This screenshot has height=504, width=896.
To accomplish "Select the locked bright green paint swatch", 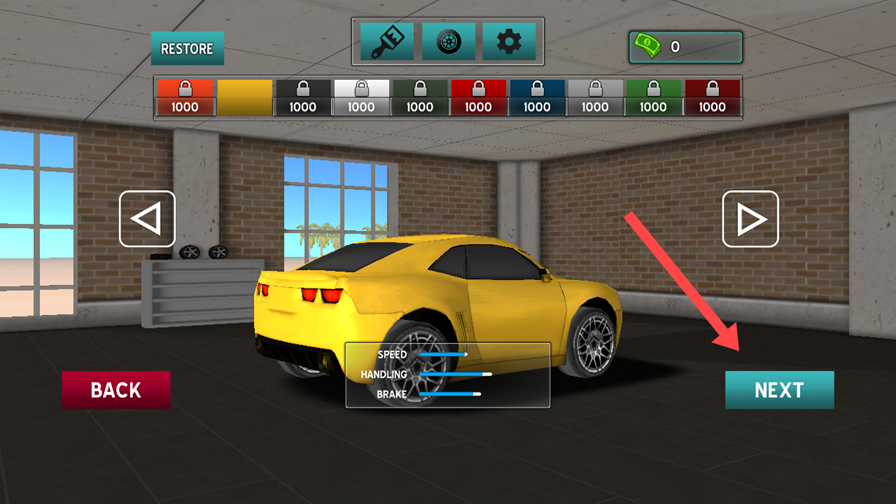I will point(653,98).
